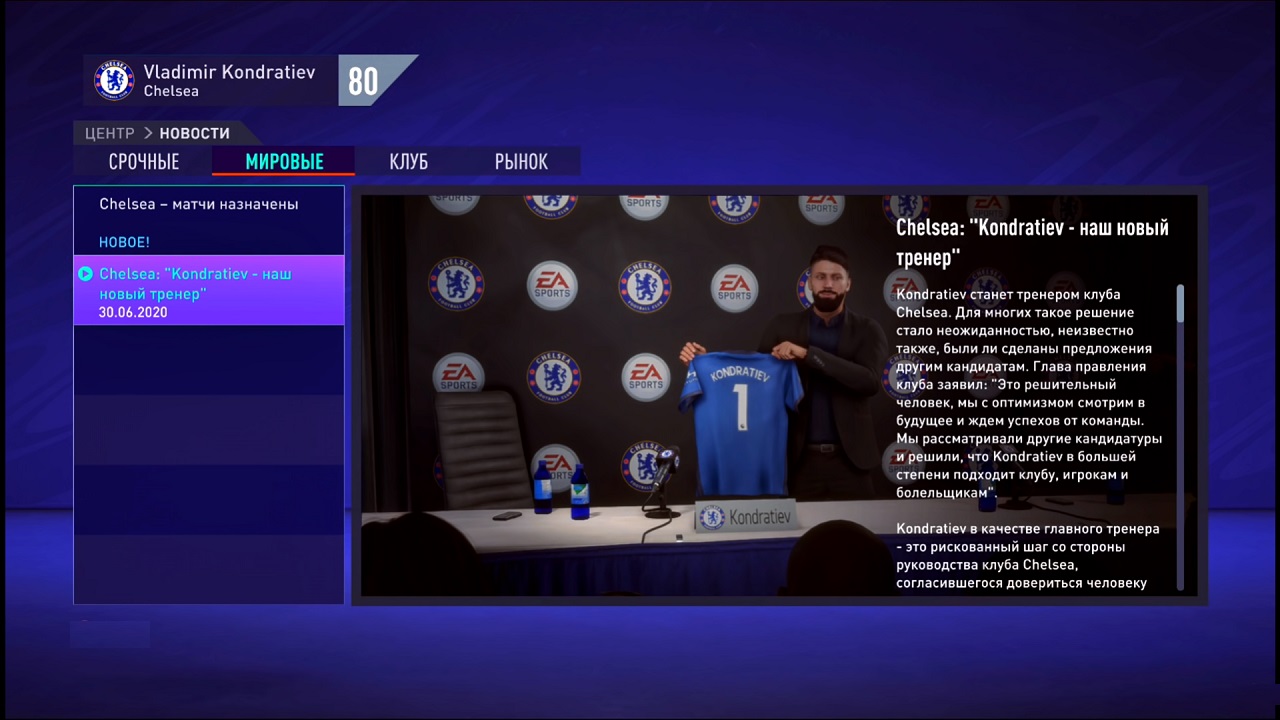Screen dimensions: 1280x720
Task: Select the РЫНОК tab
Action: (x=520, y=161)
